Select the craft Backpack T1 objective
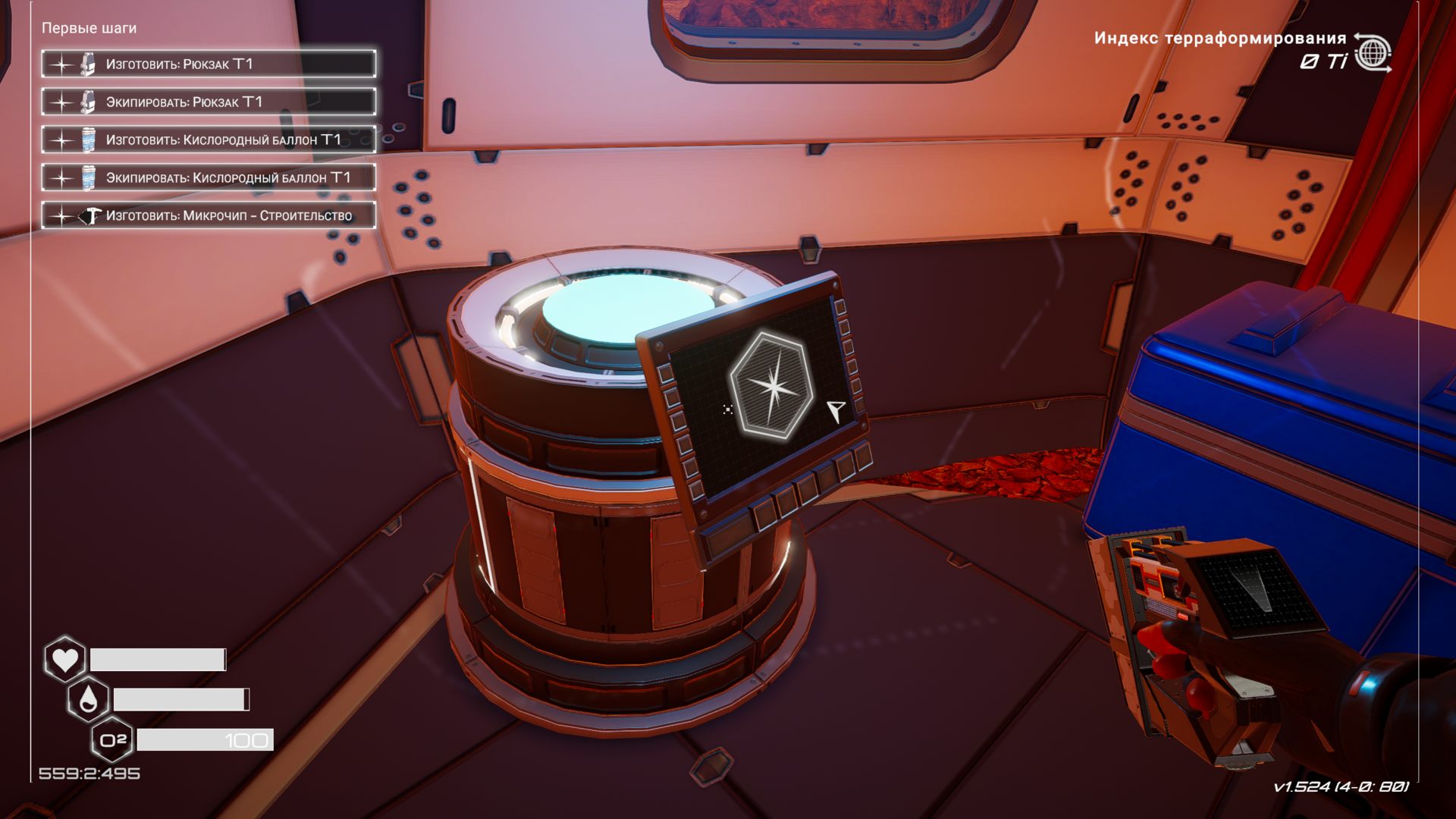This screenshot has width=1456, height=819. tap(209, 64)
